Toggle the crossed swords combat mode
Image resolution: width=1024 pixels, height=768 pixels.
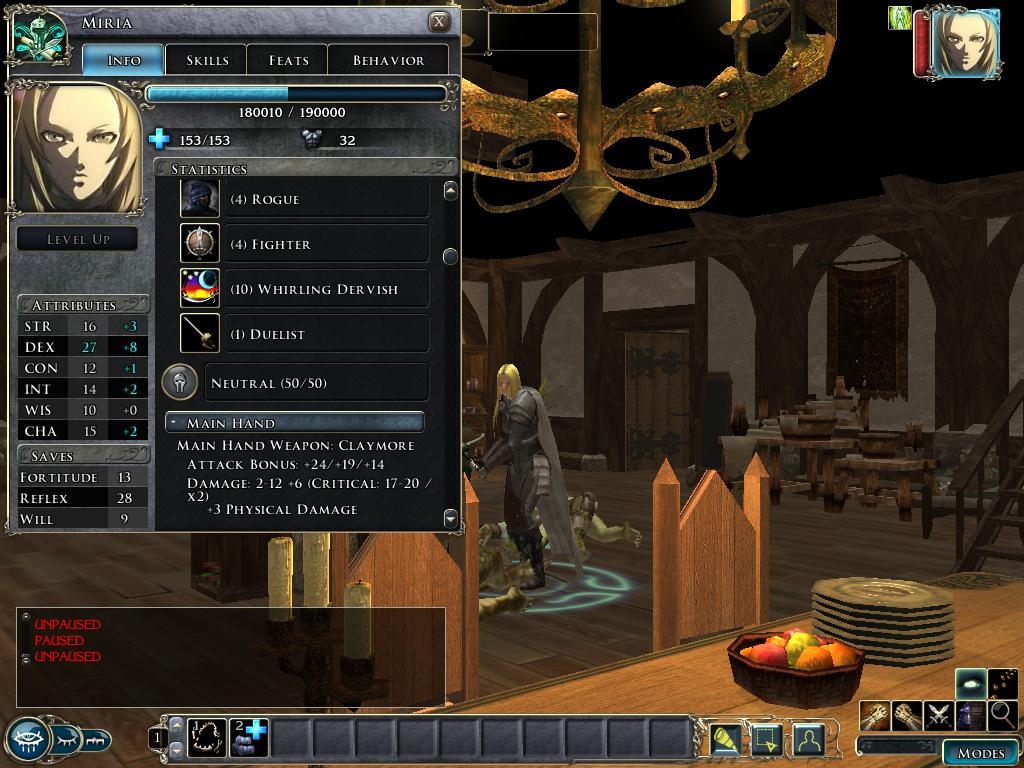(938, 715)
